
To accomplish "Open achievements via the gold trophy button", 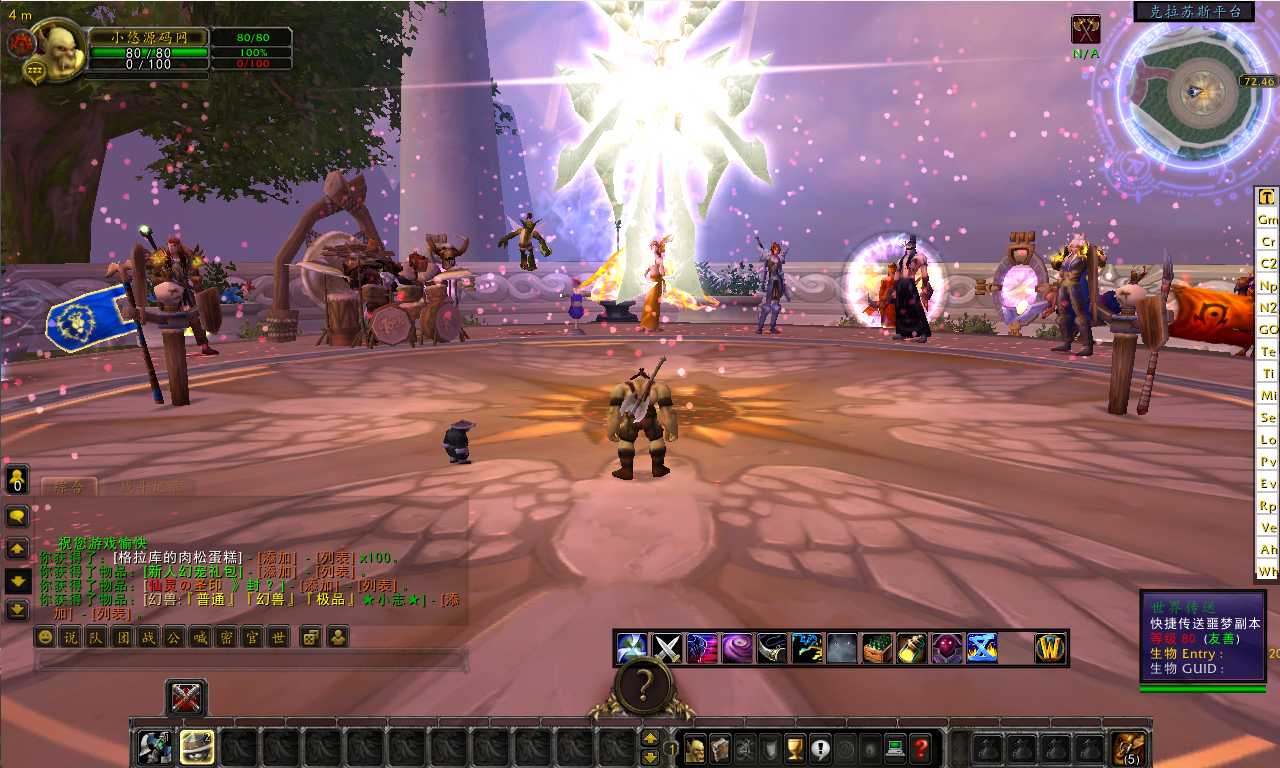I will tap(795, 747).
